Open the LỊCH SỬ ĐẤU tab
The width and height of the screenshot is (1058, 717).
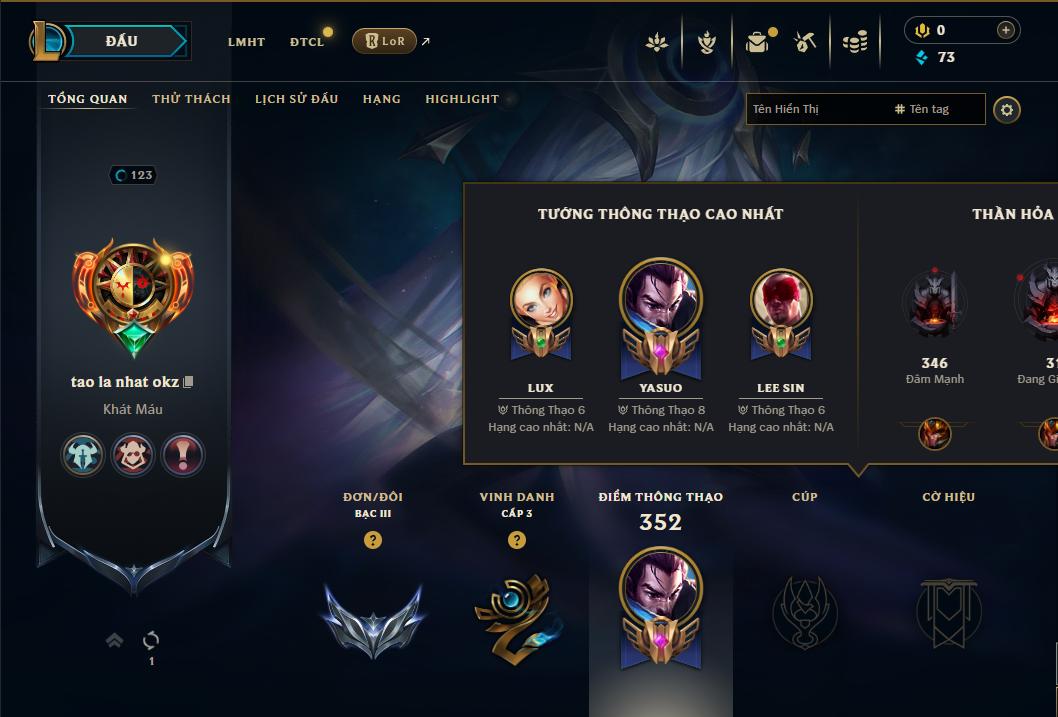coord(296,99)
